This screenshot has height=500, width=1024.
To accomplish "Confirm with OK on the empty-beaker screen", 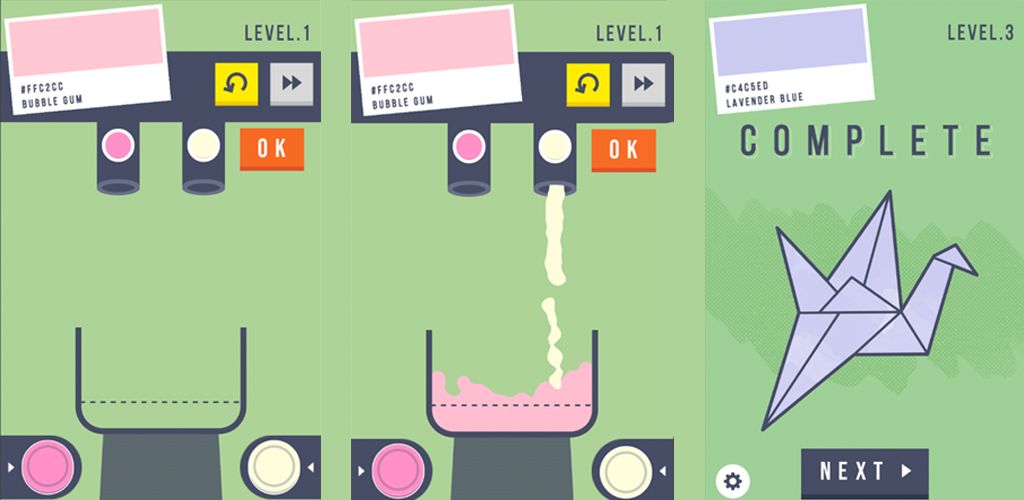I will pyautogui.click(x=272, y=150).
